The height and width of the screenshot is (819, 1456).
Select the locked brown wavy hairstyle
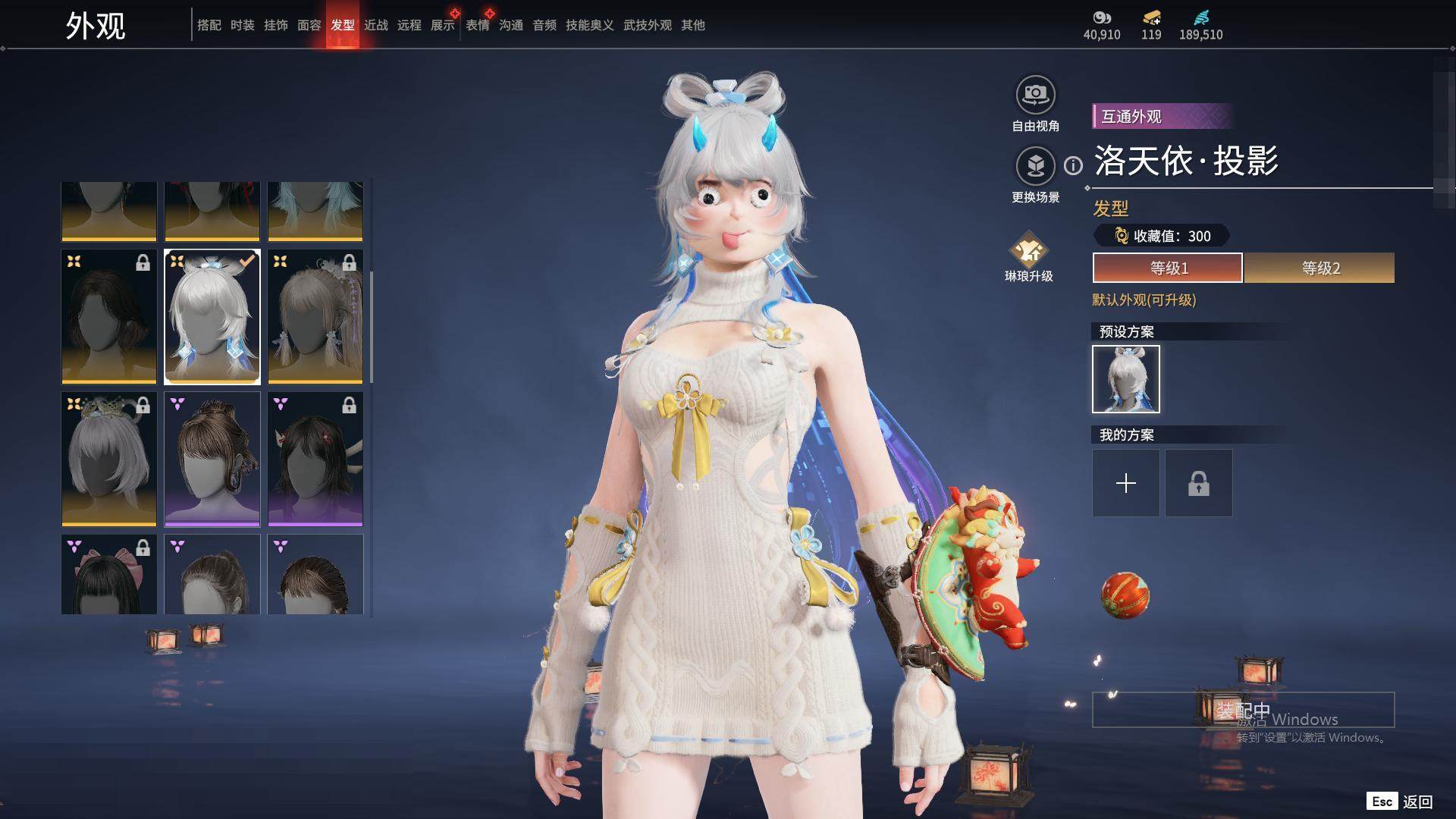109,316
